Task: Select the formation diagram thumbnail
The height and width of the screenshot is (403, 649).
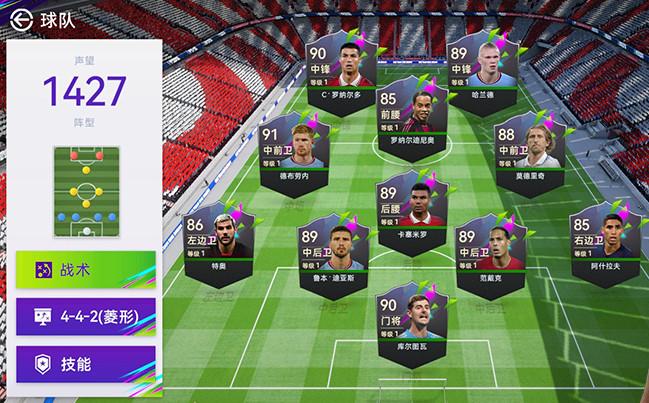Action: 85,191
